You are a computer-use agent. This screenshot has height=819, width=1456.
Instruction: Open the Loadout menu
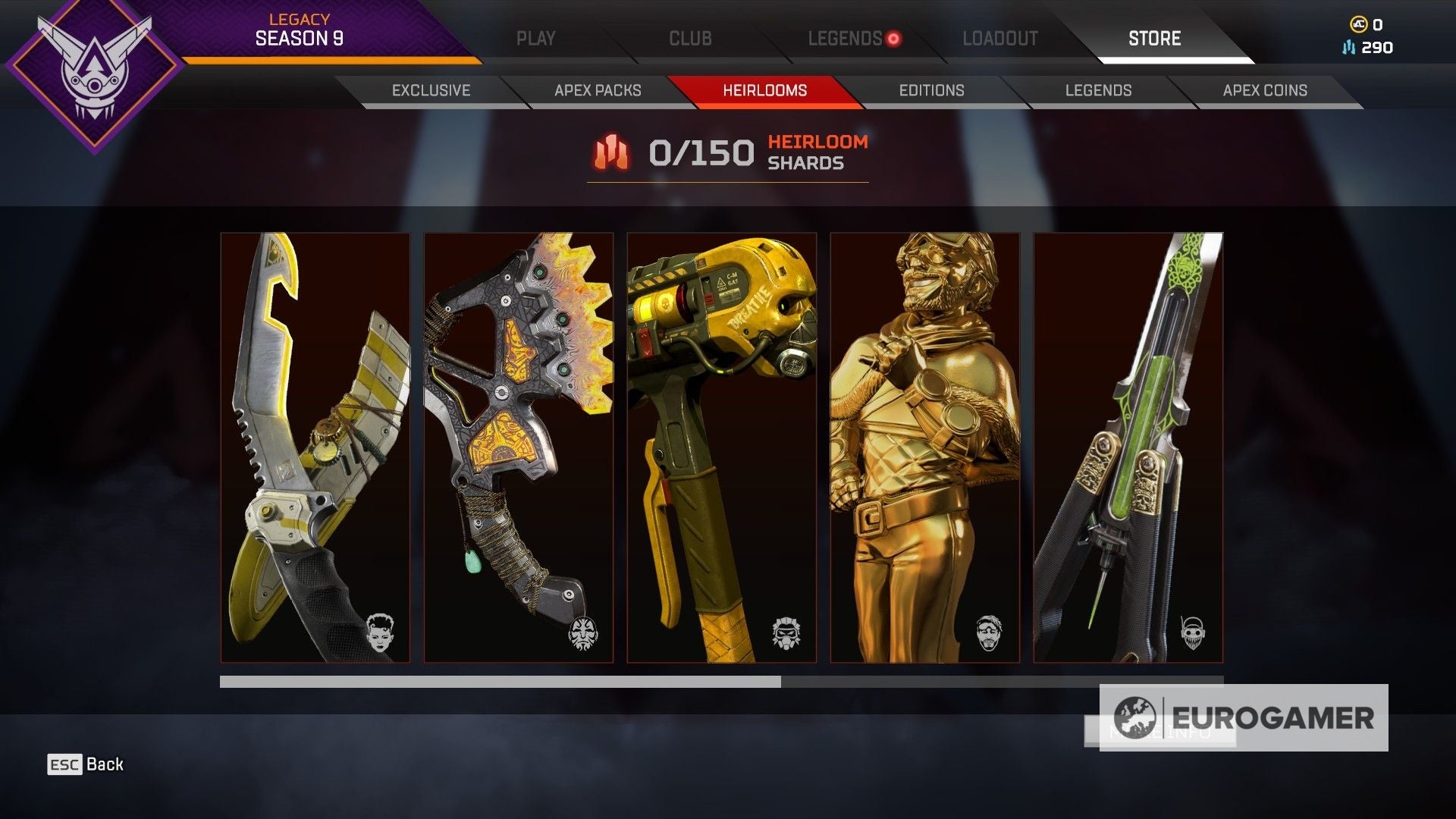coord(999,36)
